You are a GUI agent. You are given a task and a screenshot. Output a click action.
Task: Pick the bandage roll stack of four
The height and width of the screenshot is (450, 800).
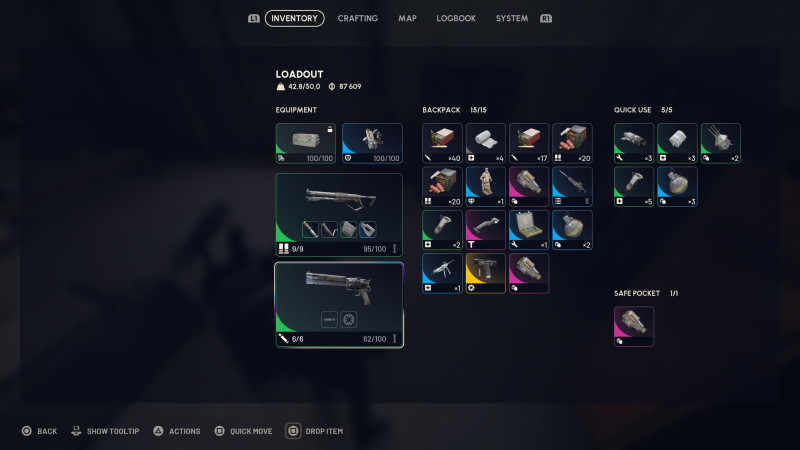pyautogui.click(x=485, y=143)
